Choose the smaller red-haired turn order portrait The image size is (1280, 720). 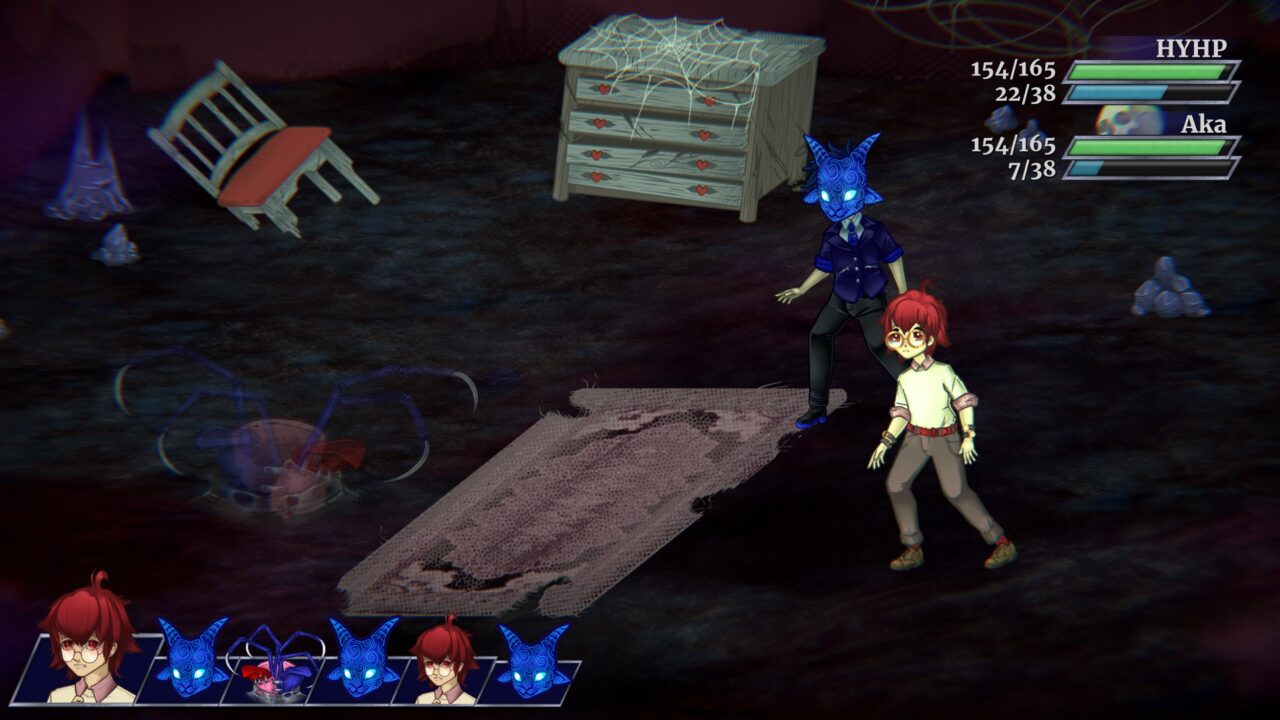click(x=443, y=663)
